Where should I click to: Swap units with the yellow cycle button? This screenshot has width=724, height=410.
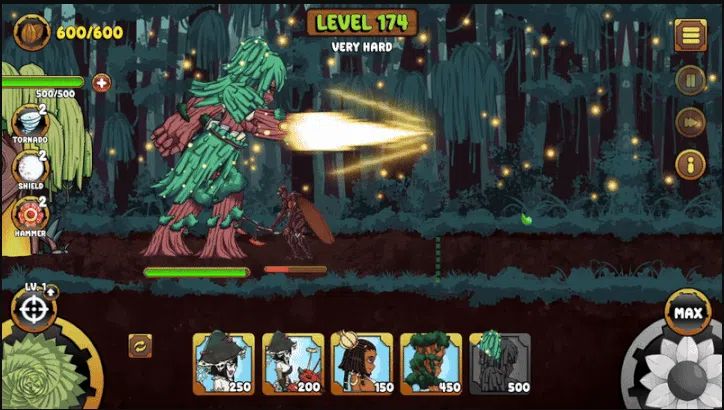coord(140,346)
